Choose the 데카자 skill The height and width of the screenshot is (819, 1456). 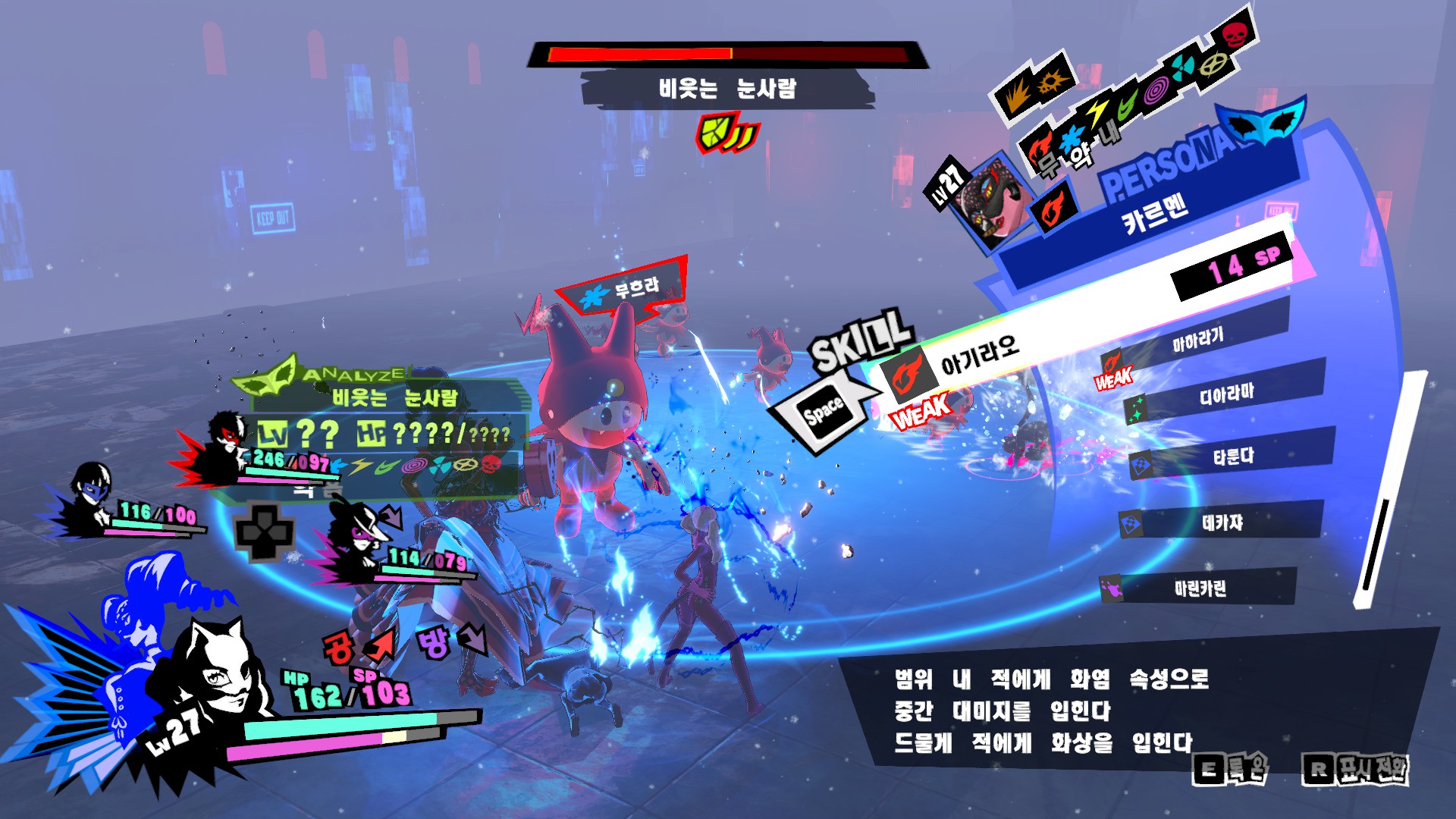point(1222,522)
